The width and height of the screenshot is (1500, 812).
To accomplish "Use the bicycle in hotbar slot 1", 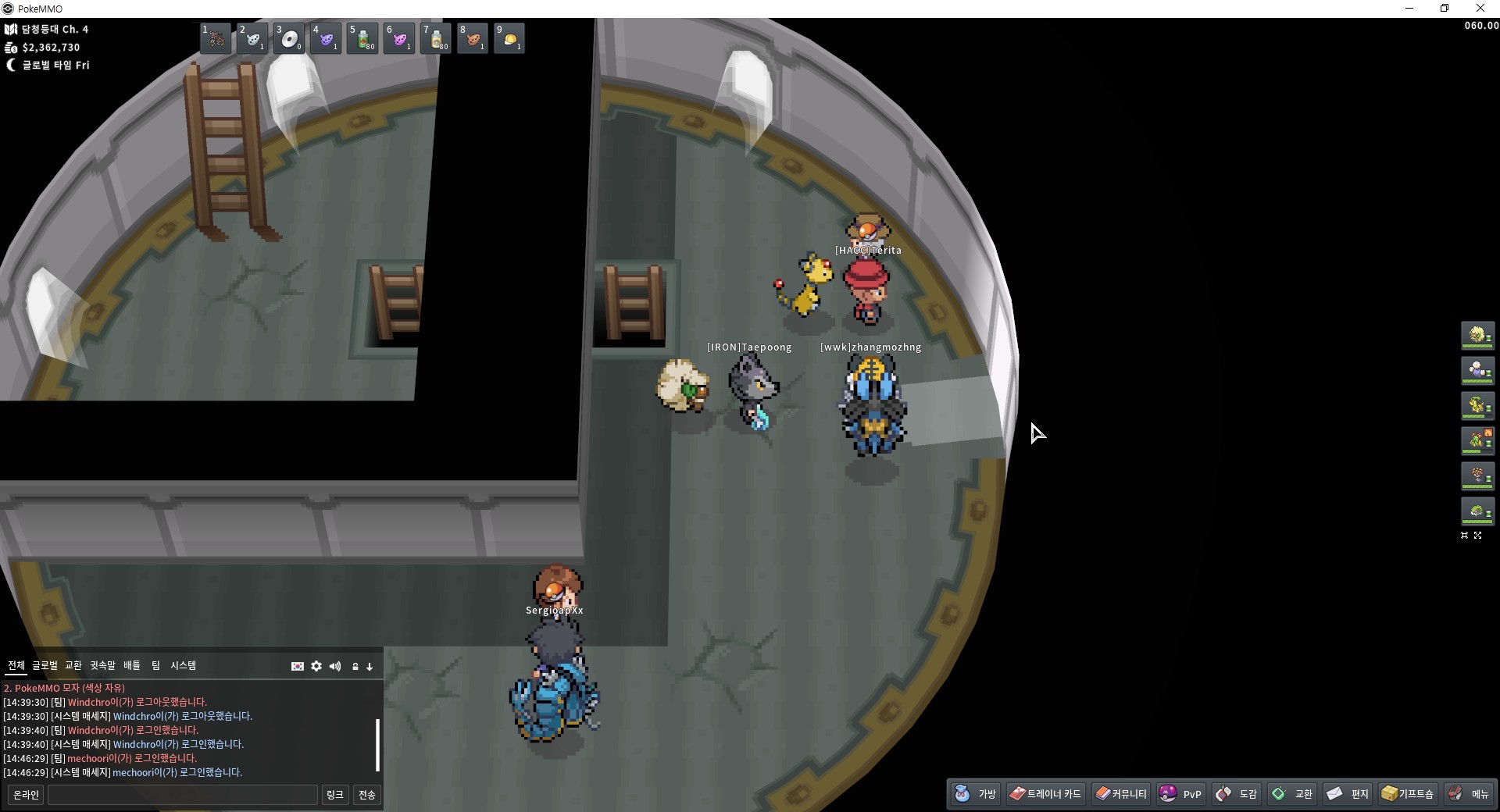I will [x=216, y=38].
